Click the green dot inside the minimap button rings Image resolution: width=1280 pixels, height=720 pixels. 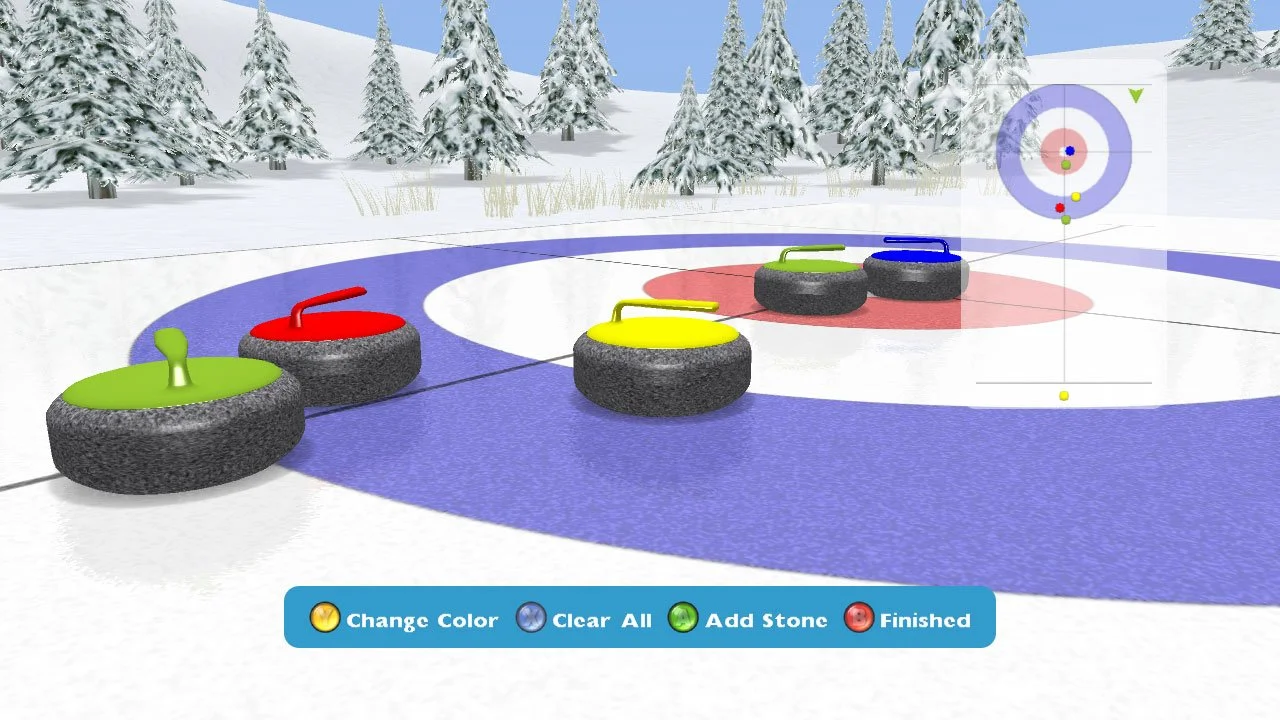click(x=1066, y=164)
